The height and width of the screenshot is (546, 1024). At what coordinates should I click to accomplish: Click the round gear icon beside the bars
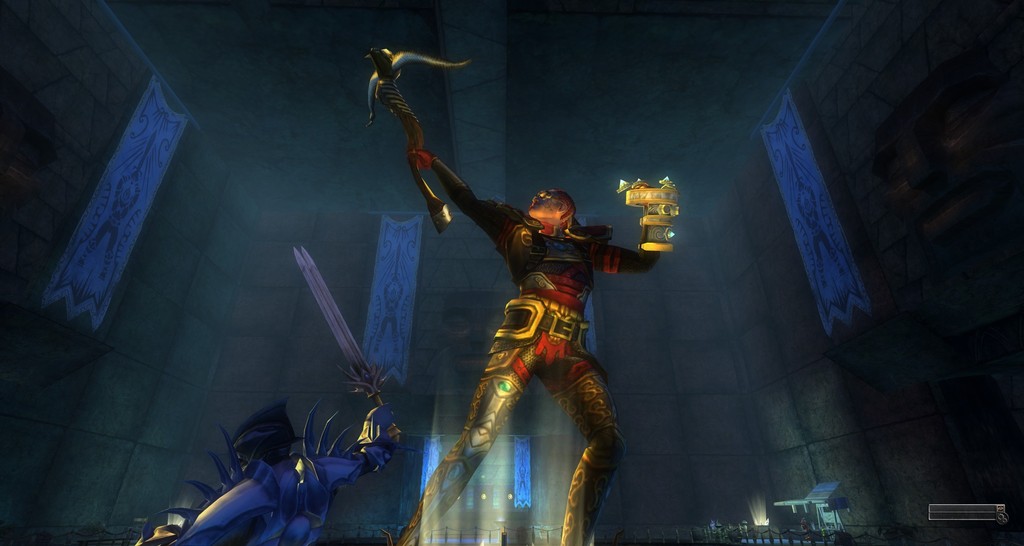coord(1002,518)
